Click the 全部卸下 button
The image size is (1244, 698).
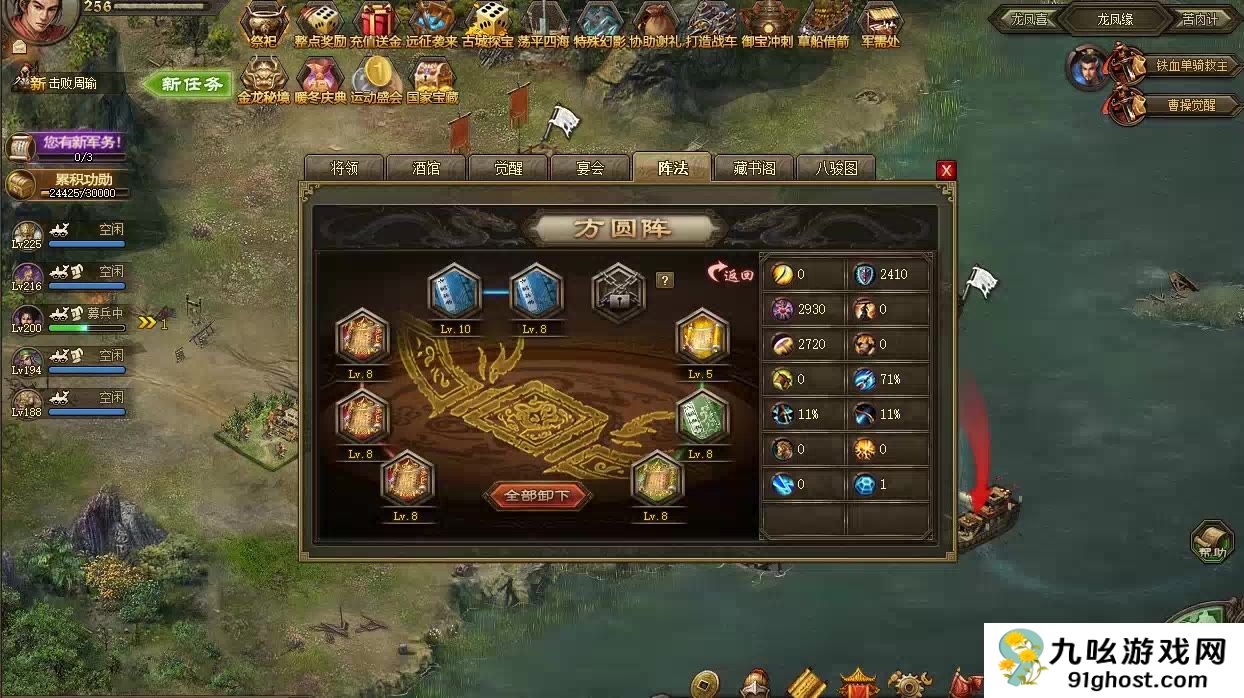(537, 495)
